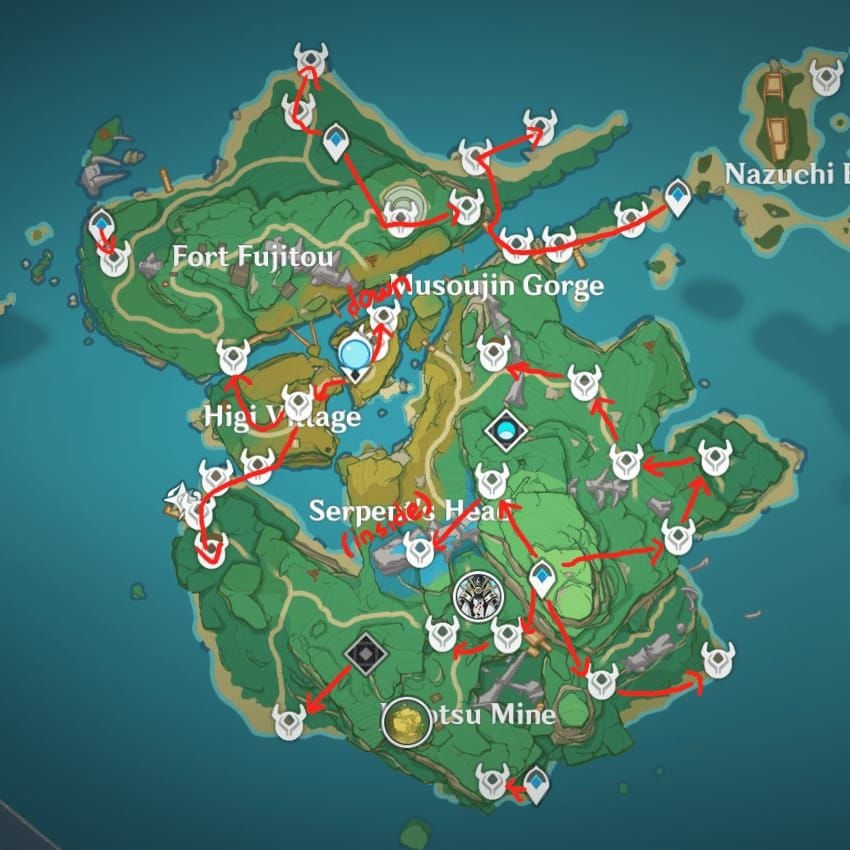Select the dark diamond domain marker

pos(363,654)
